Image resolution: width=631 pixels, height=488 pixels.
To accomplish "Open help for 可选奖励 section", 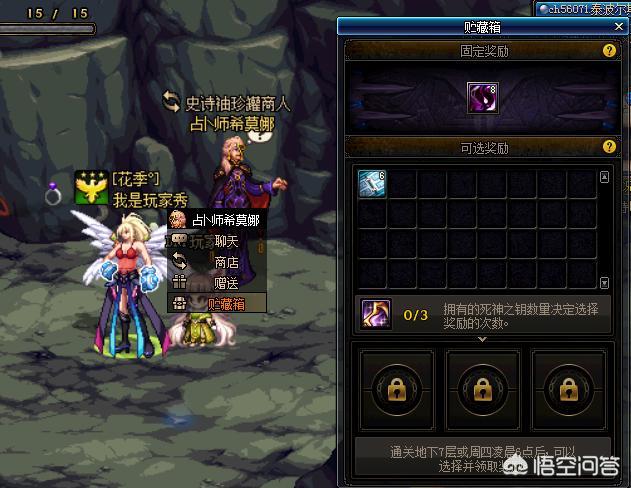I will (x=608, y=148).
